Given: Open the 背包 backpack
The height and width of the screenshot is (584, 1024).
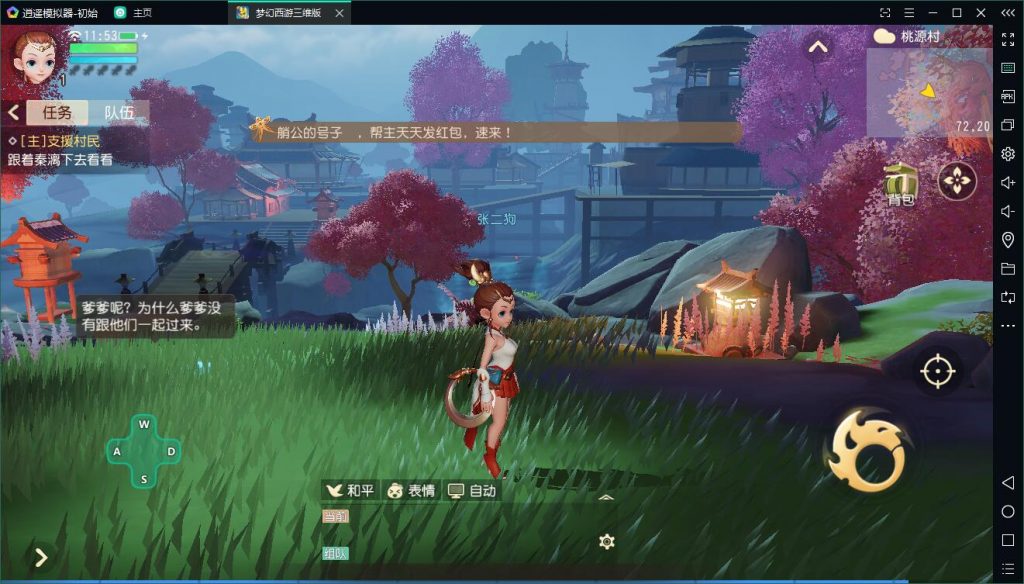Looking at the screenshot, I should point(901,184).
